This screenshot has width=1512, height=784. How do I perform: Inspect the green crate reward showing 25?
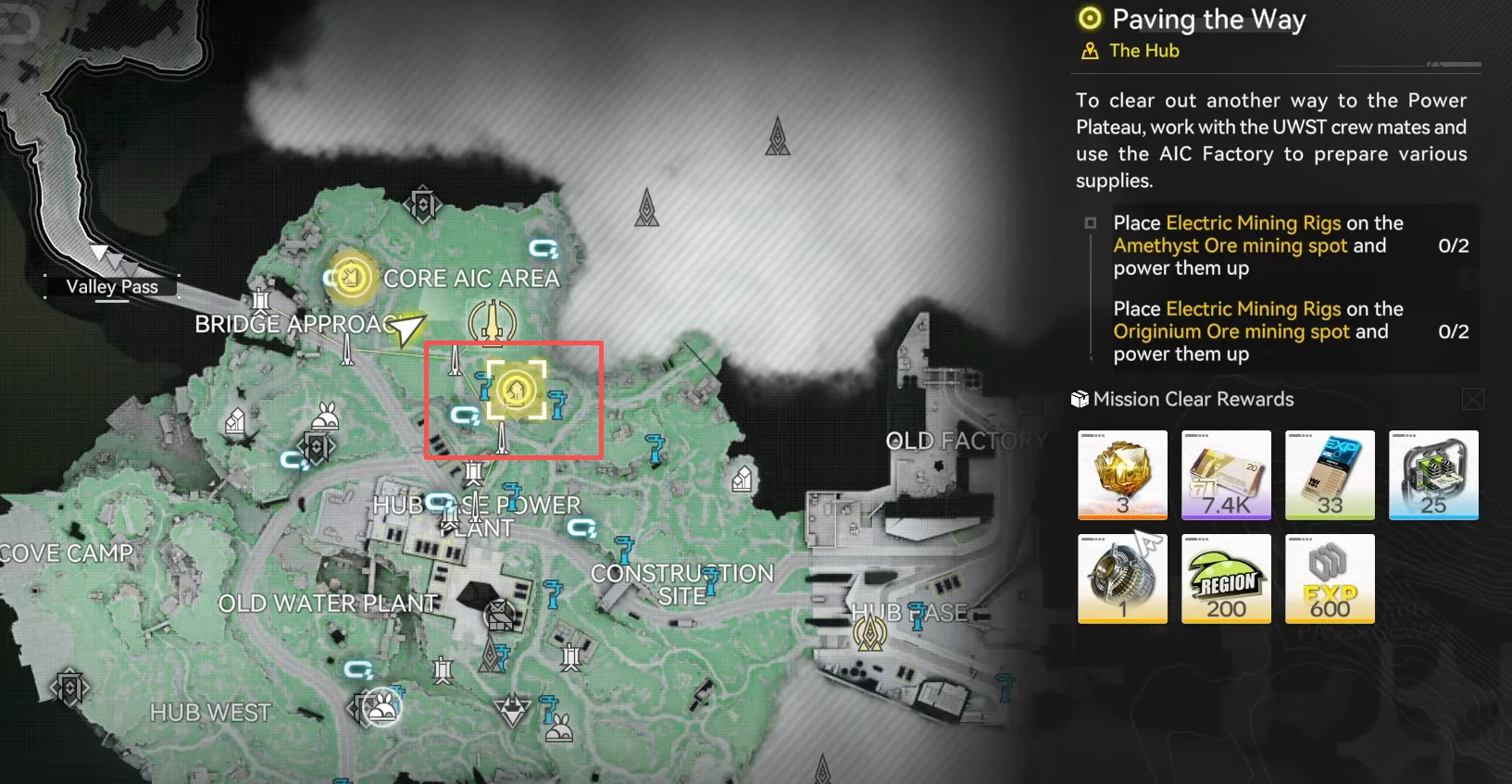point(1433,474)
